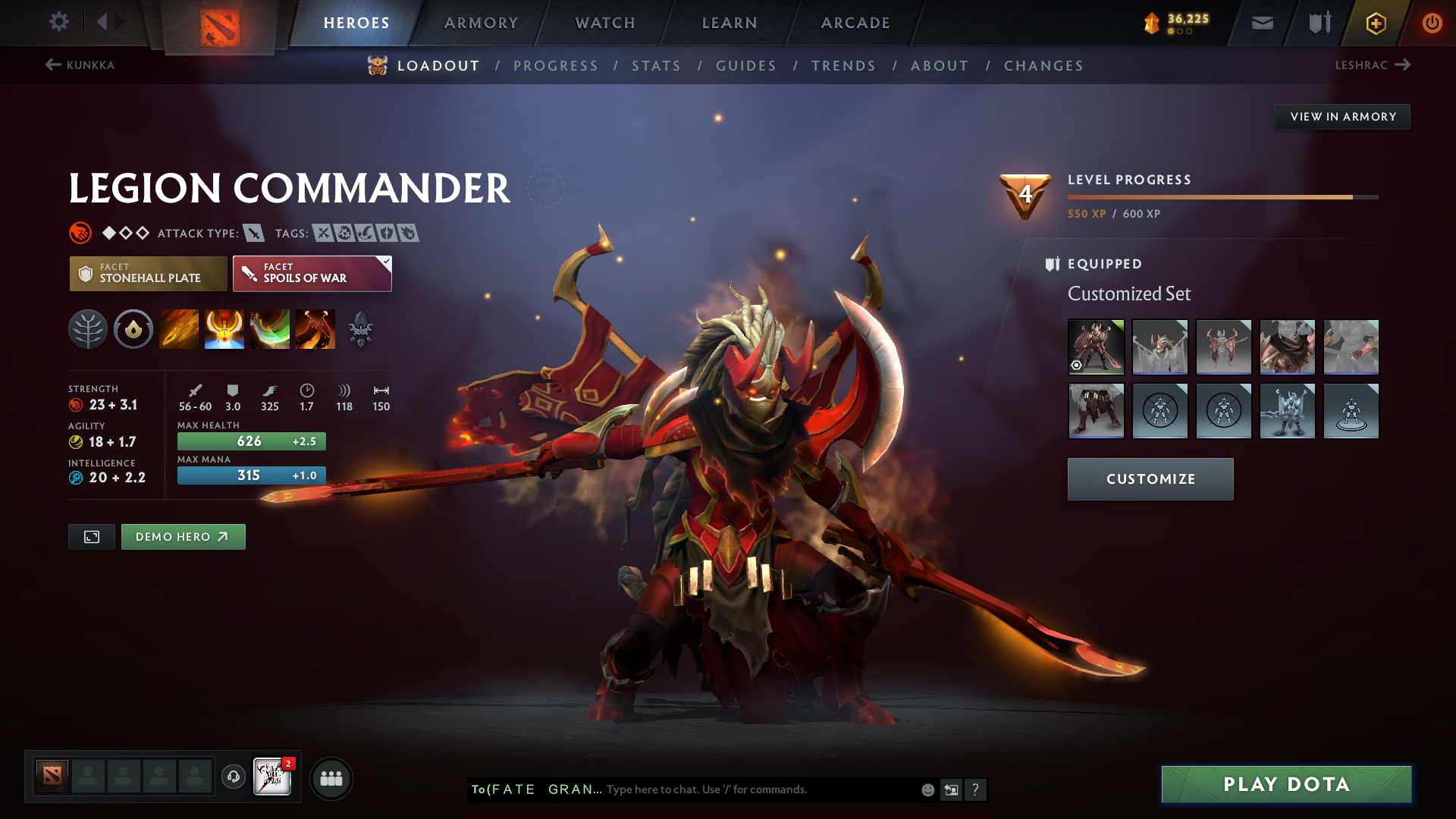View the Moment of Courage ability icon
The height and width of the screenshot is (819, 1456).
point(270,329)
